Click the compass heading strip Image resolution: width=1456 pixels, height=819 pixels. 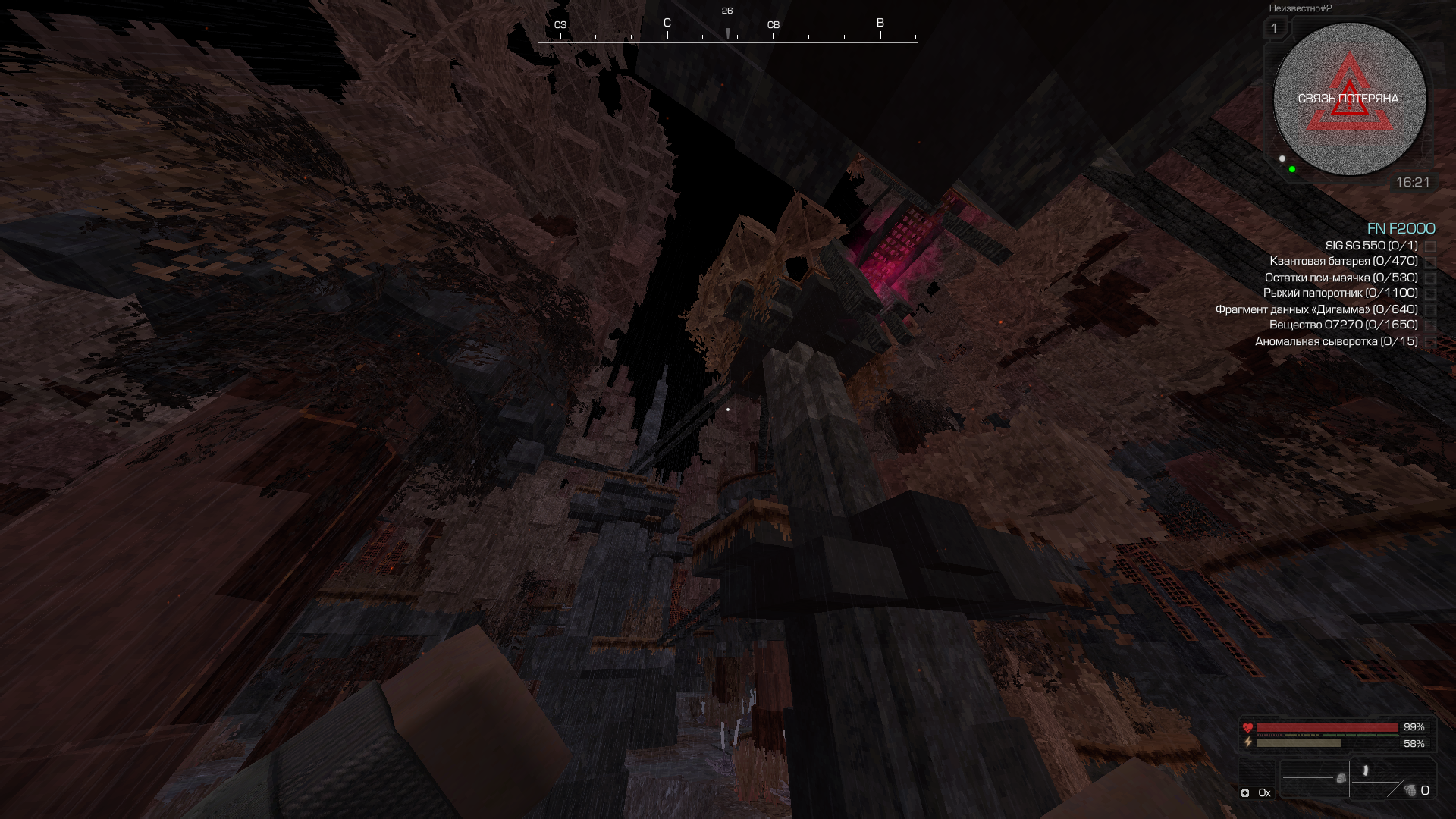[727, 32]
